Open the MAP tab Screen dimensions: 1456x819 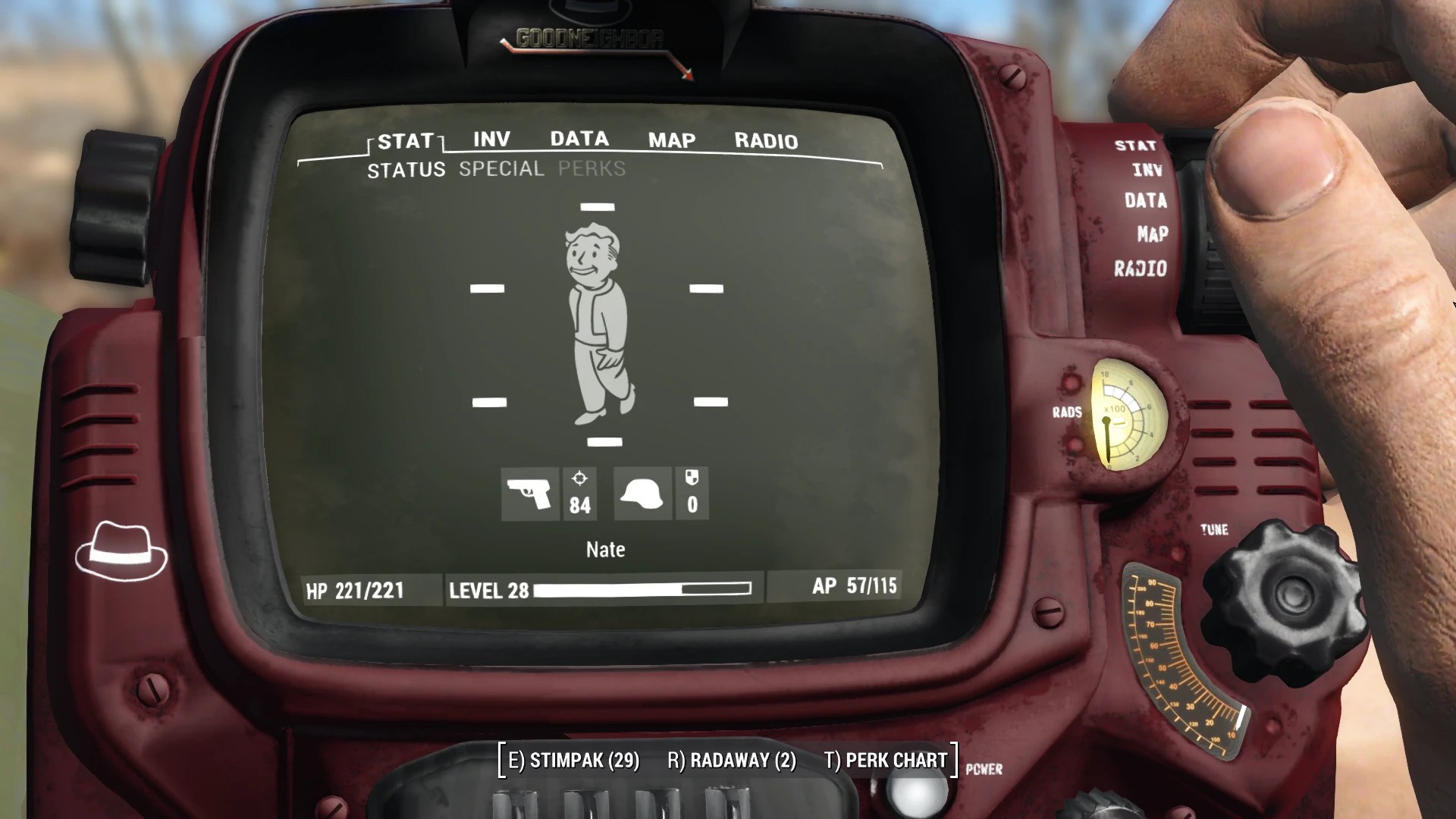click(670, 140)
